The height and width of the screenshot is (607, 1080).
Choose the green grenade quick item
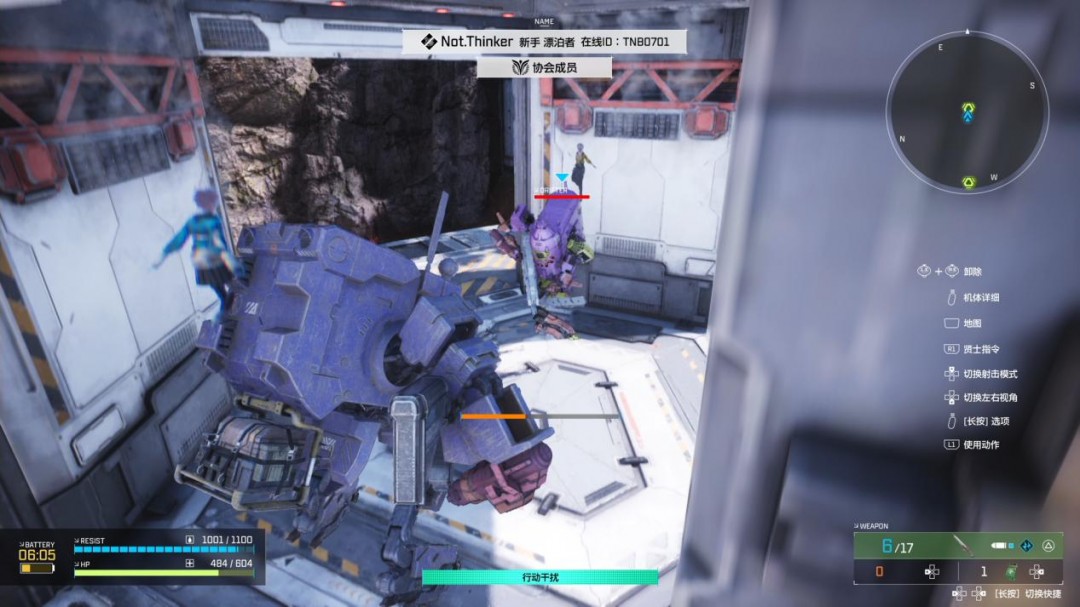[1011, 572]
